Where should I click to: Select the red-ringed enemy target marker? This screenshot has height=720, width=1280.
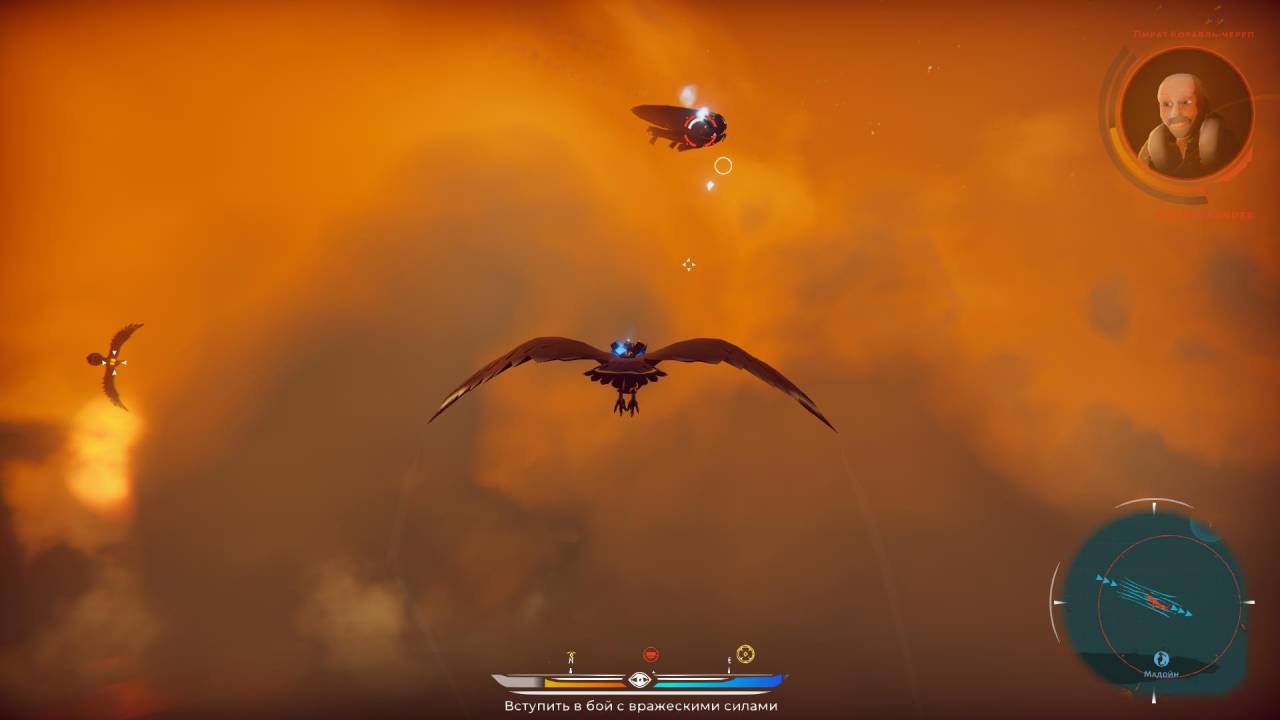click(701, 128)
